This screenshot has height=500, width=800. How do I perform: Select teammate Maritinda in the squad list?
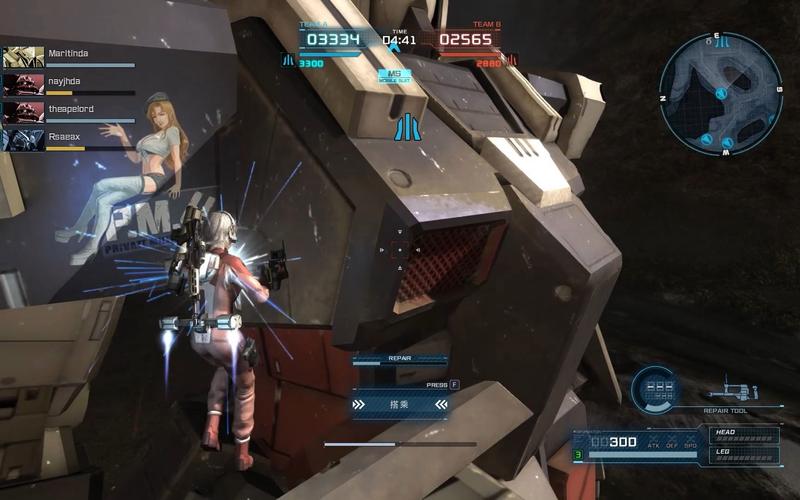[68, 56]
